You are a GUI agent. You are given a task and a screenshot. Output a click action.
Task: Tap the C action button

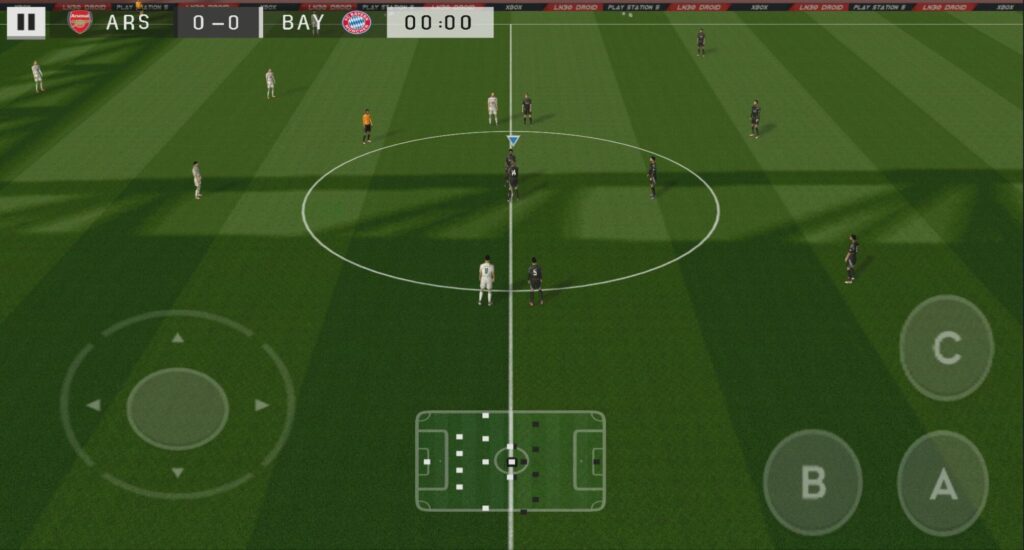tap(946, 348)
